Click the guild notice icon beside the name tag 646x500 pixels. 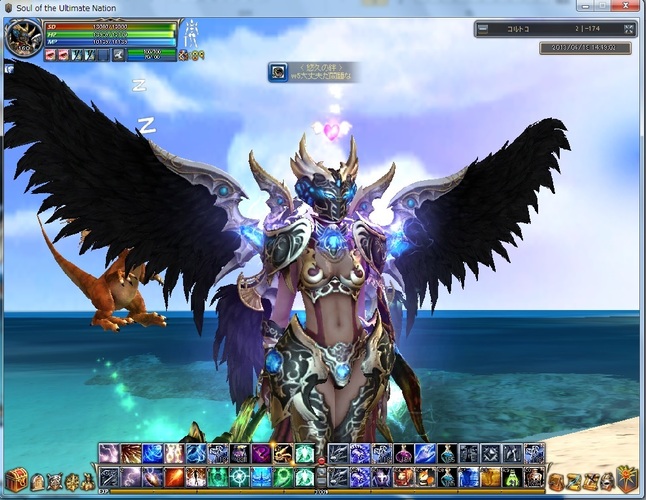277,72
